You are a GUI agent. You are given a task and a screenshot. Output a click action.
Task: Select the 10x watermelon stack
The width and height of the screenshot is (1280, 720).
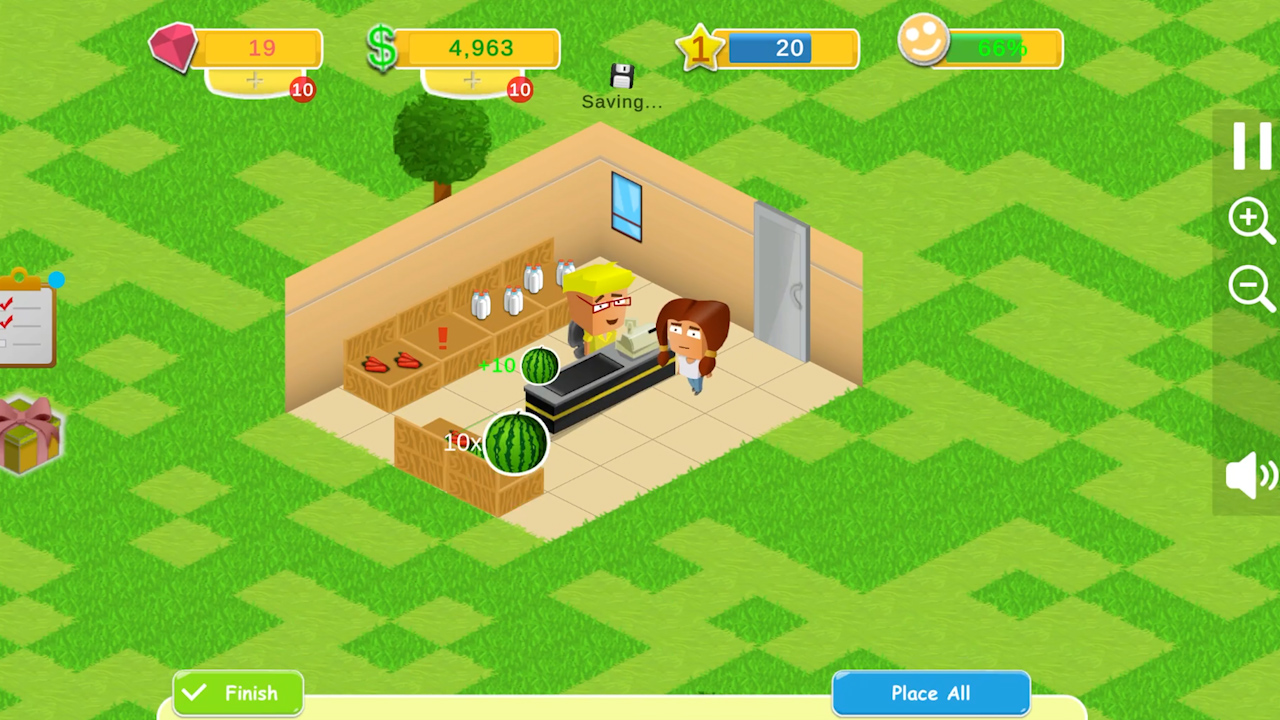pos(515,443)
